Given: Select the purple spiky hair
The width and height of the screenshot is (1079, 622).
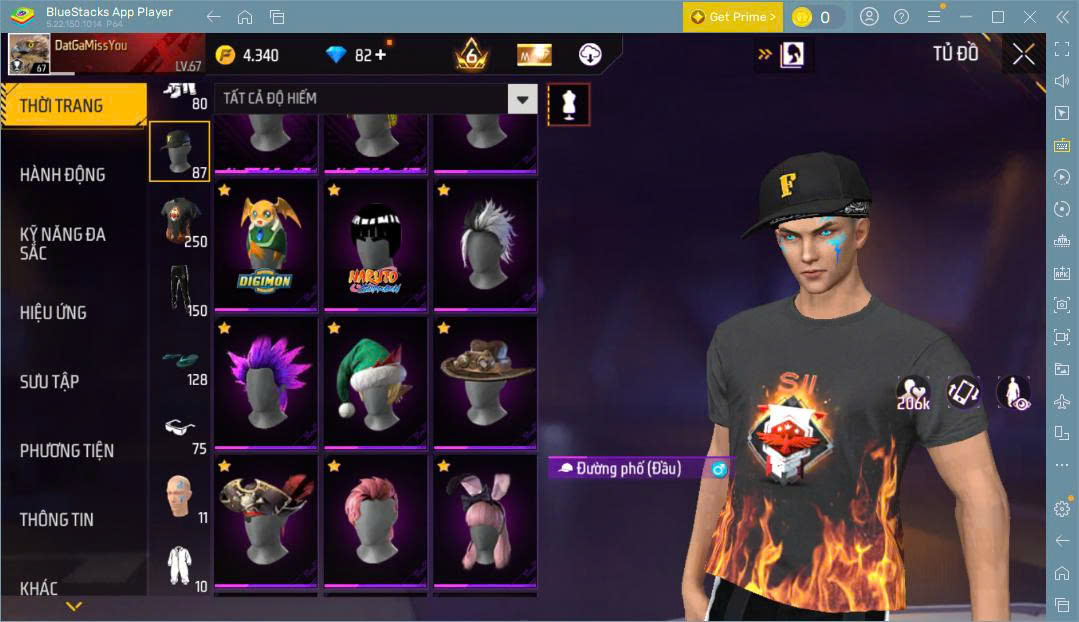Looking at the screenshot, I should [x=265, y=381].
